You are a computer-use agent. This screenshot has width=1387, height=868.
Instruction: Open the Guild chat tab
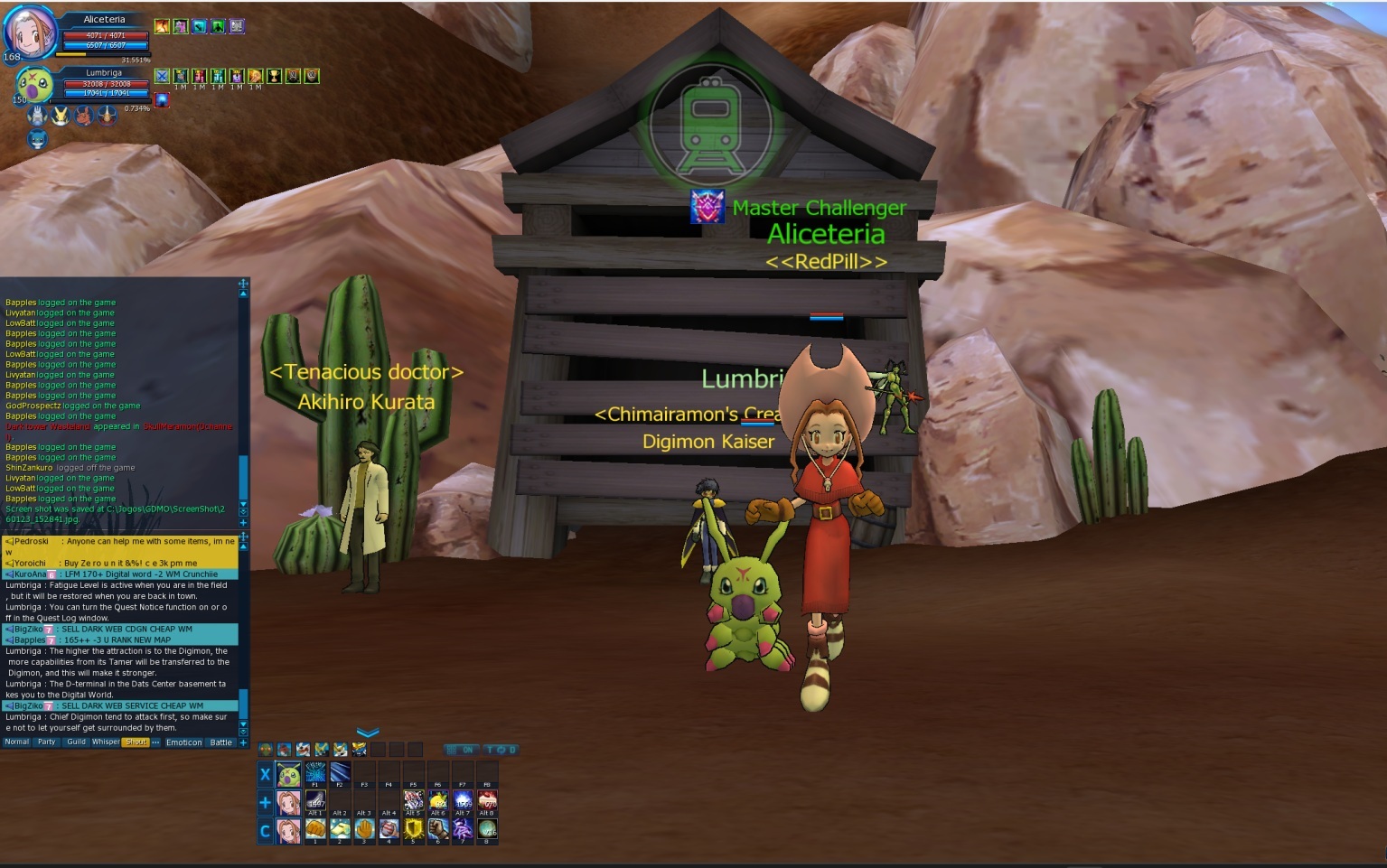(76, 742)
